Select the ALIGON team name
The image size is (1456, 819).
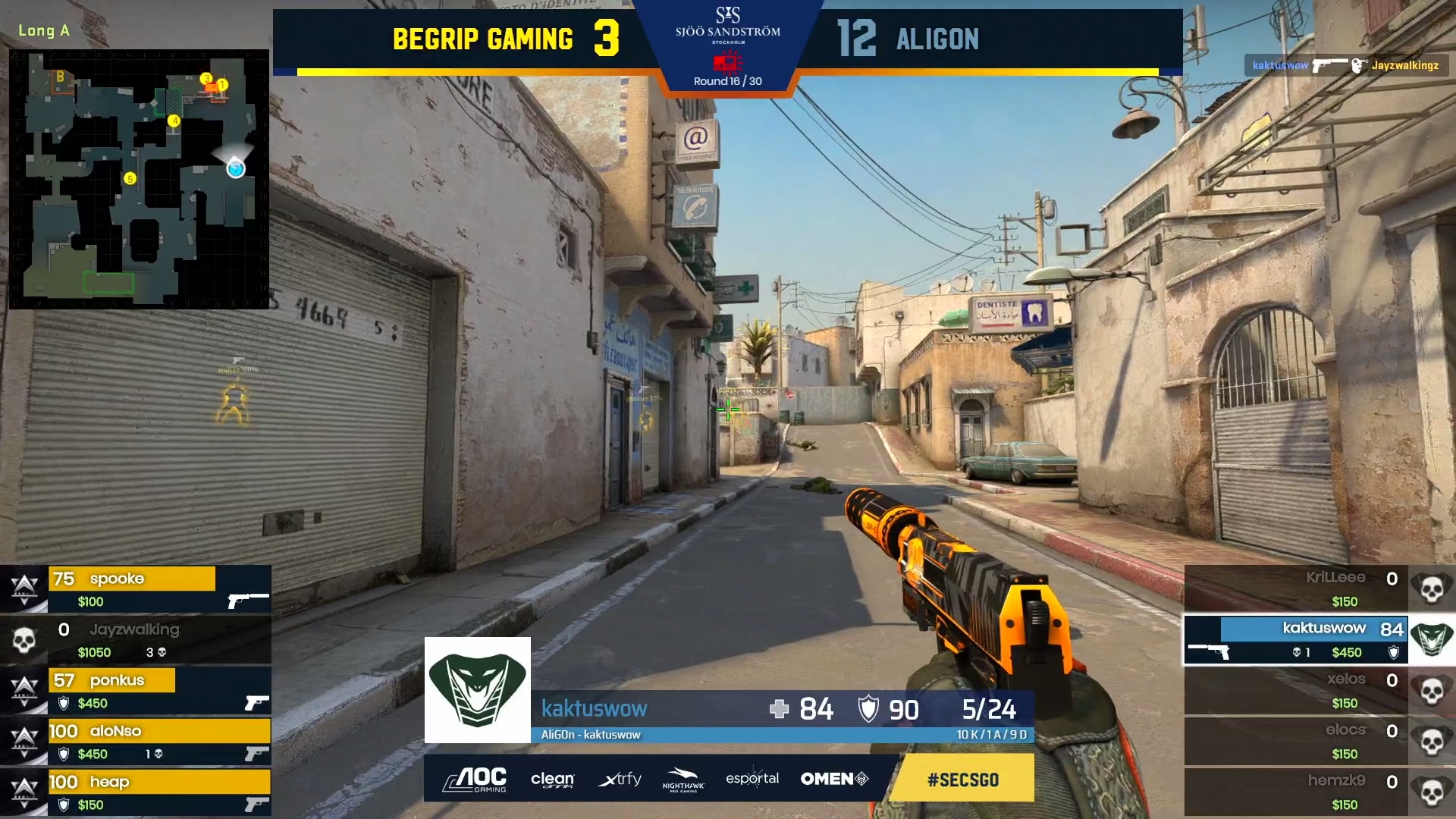[937, 39]
